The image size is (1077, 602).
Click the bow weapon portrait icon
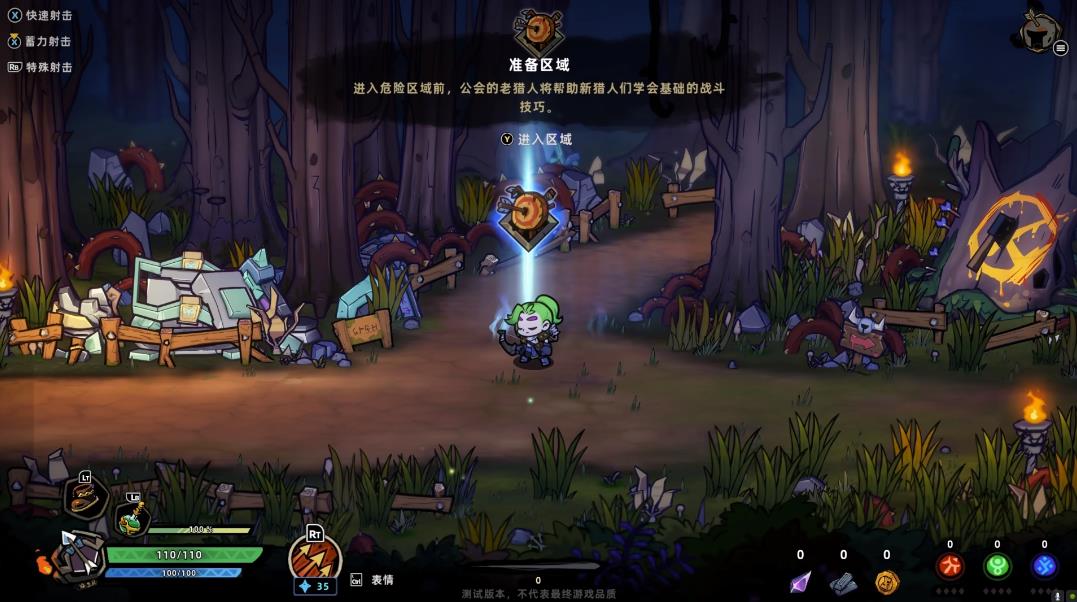[x=76, y=555]
